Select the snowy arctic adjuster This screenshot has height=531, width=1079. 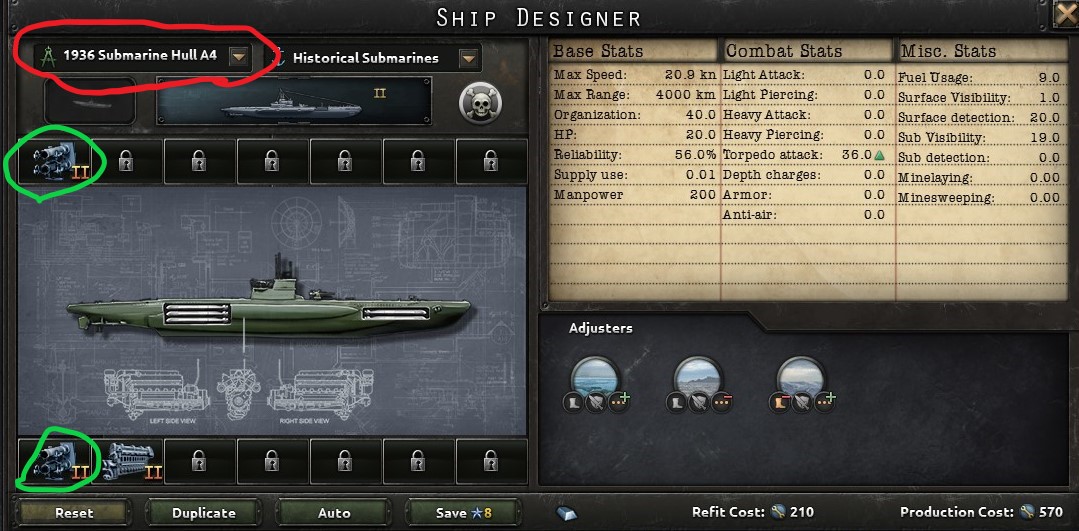(x=800, y=378)
